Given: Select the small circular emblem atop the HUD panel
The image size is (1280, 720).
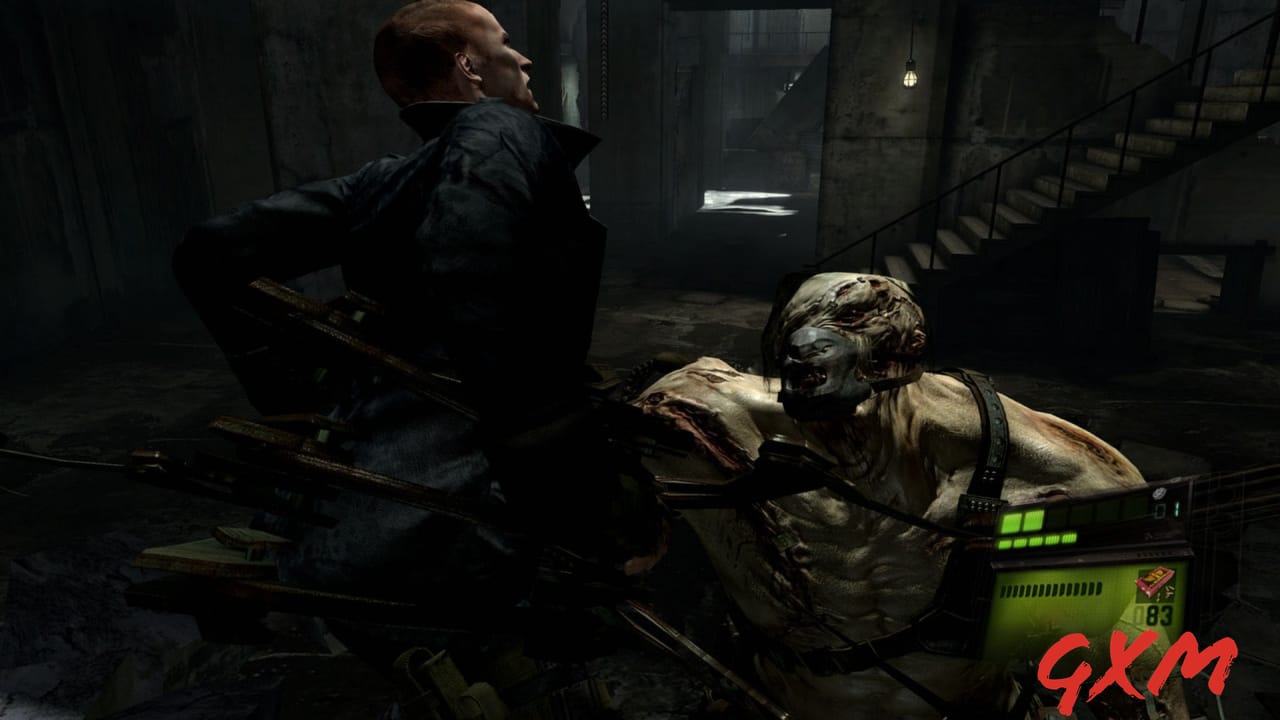Looking at the screenshot, I should (1158, 493).
